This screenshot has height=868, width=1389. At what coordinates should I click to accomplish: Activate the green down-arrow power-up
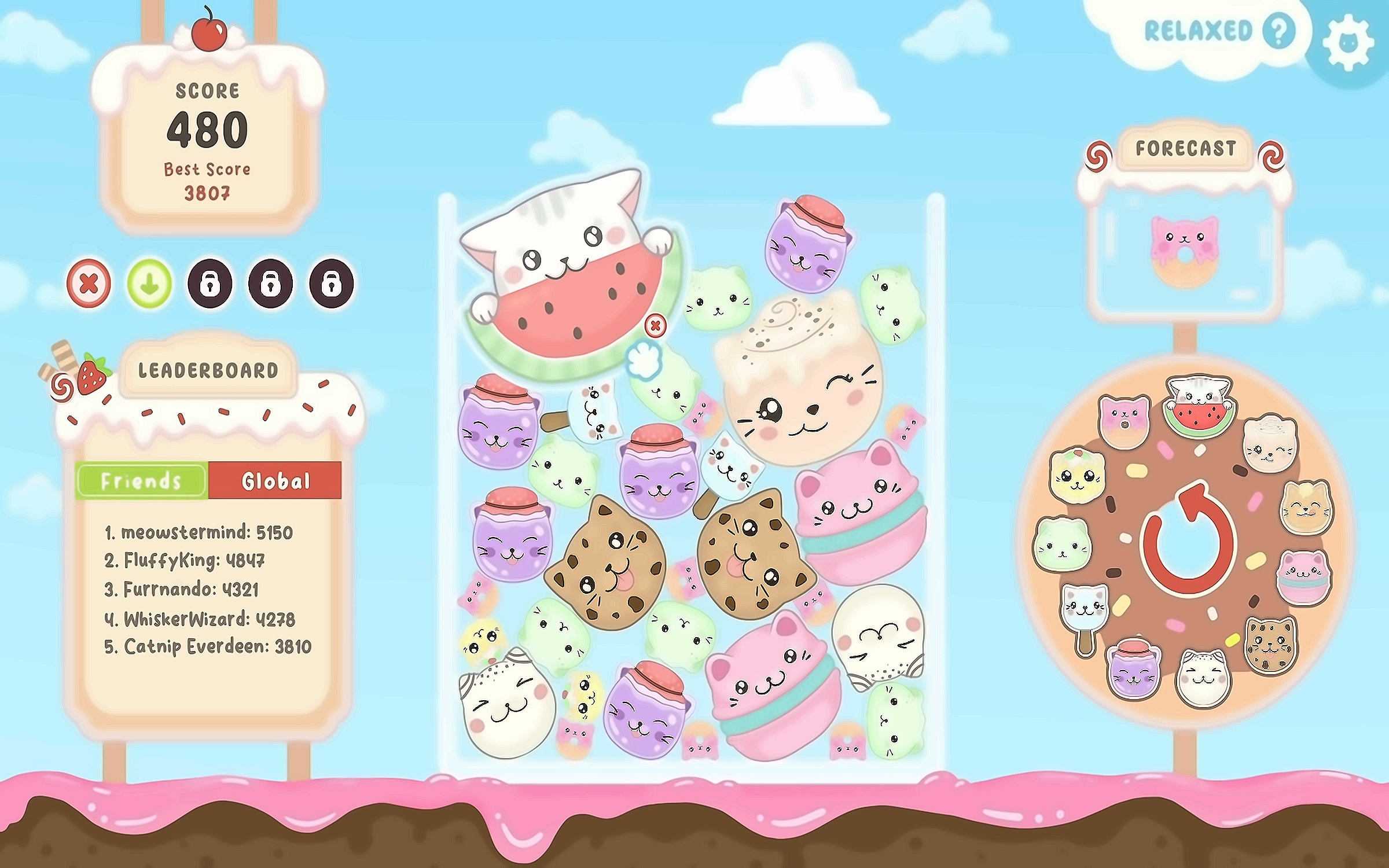click(x=149, y=284)
